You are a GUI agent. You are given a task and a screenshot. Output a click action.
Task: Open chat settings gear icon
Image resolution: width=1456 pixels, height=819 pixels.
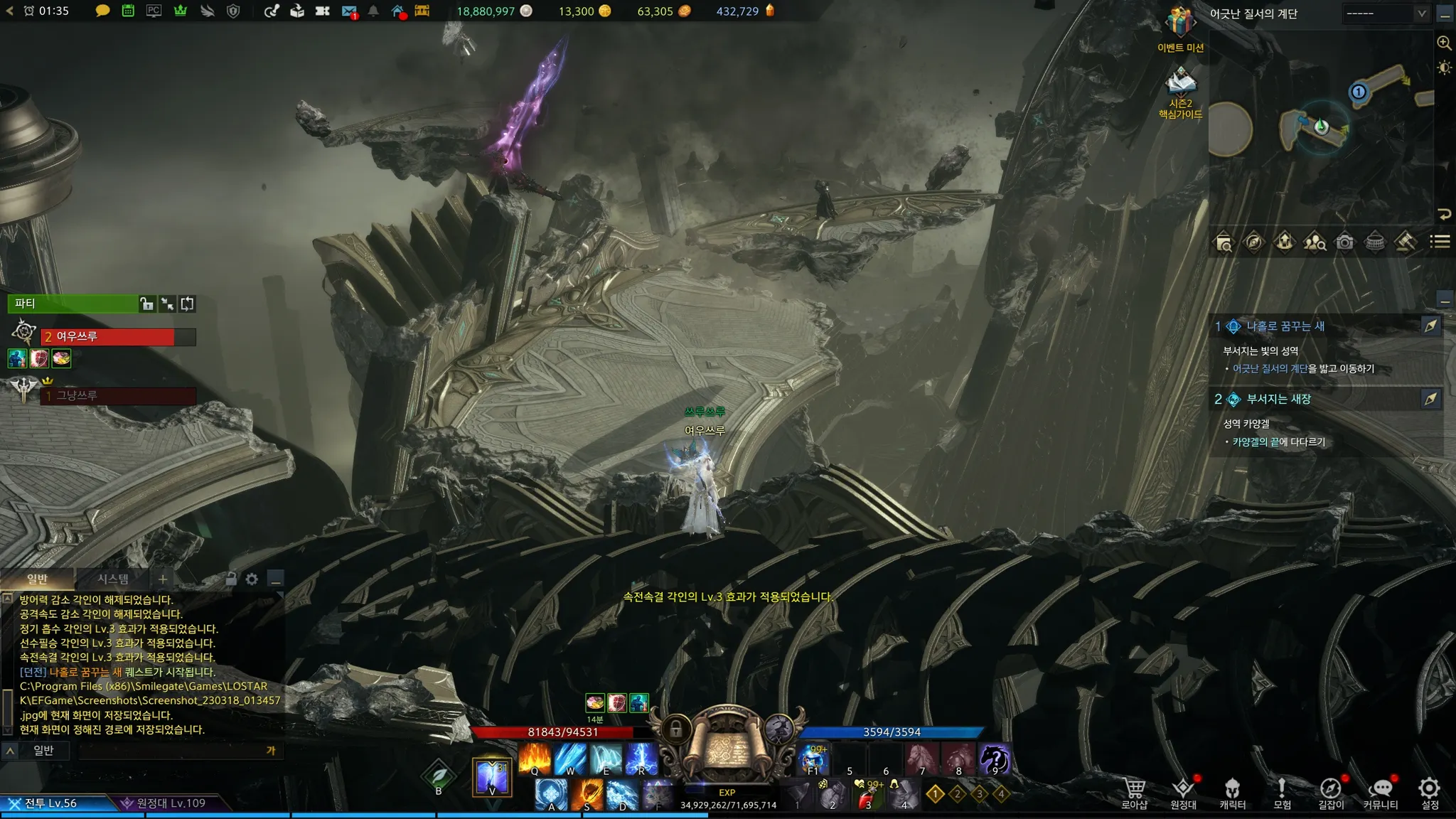tap(252, 579)
